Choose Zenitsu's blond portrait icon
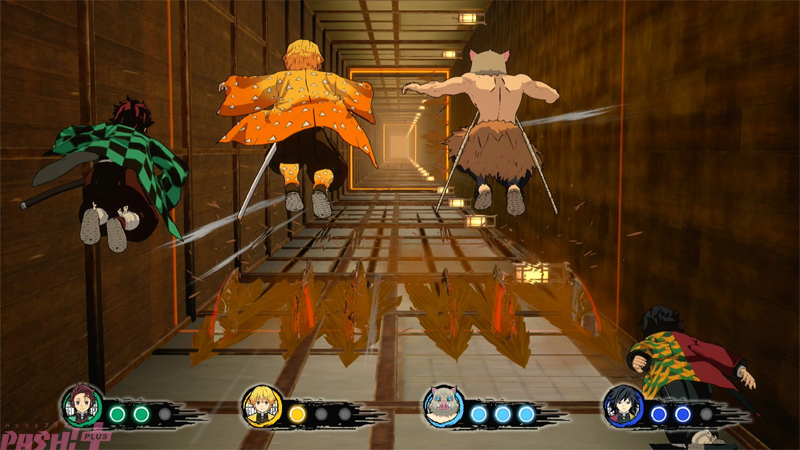The width and height of the screenshot is (800, 450). (x=260, y=406)
